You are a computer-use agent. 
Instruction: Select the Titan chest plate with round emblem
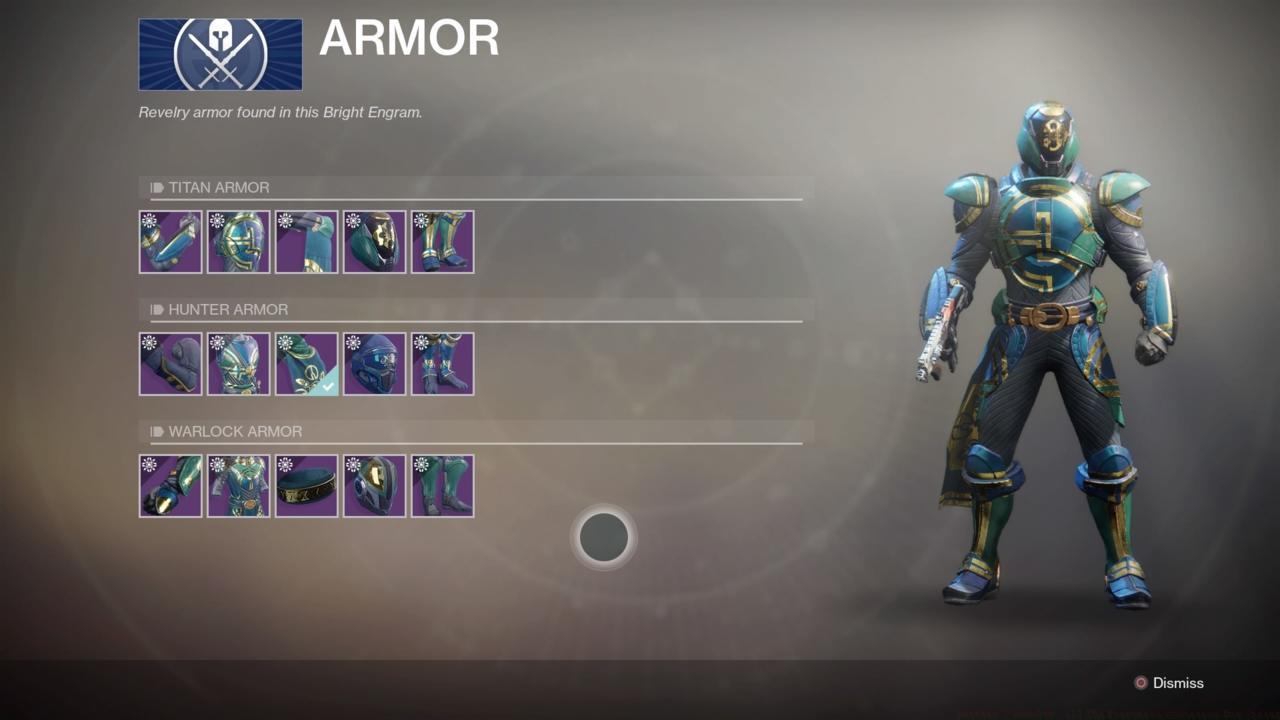(238, 241)
